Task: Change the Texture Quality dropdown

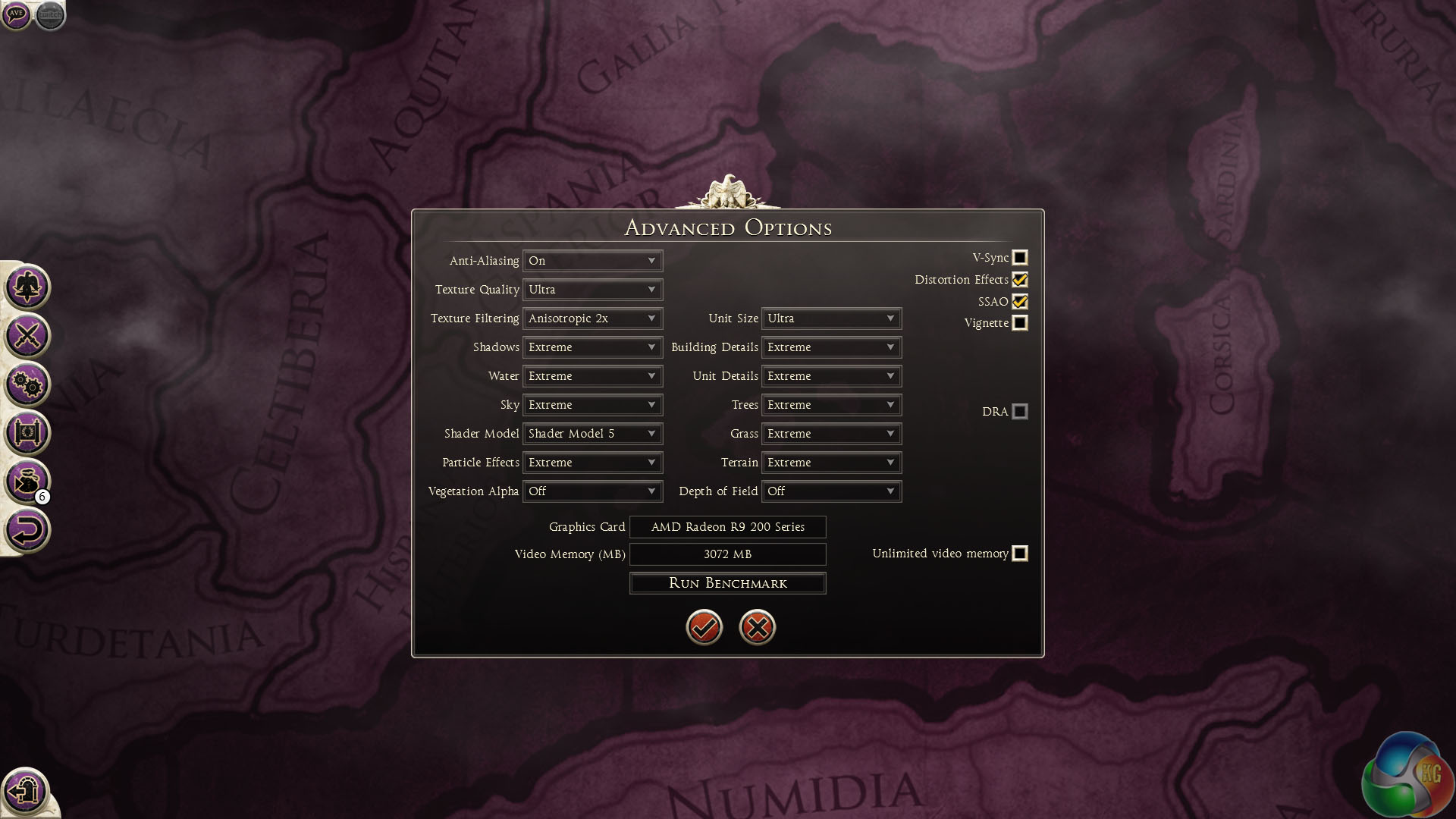Action: point(592,290)
